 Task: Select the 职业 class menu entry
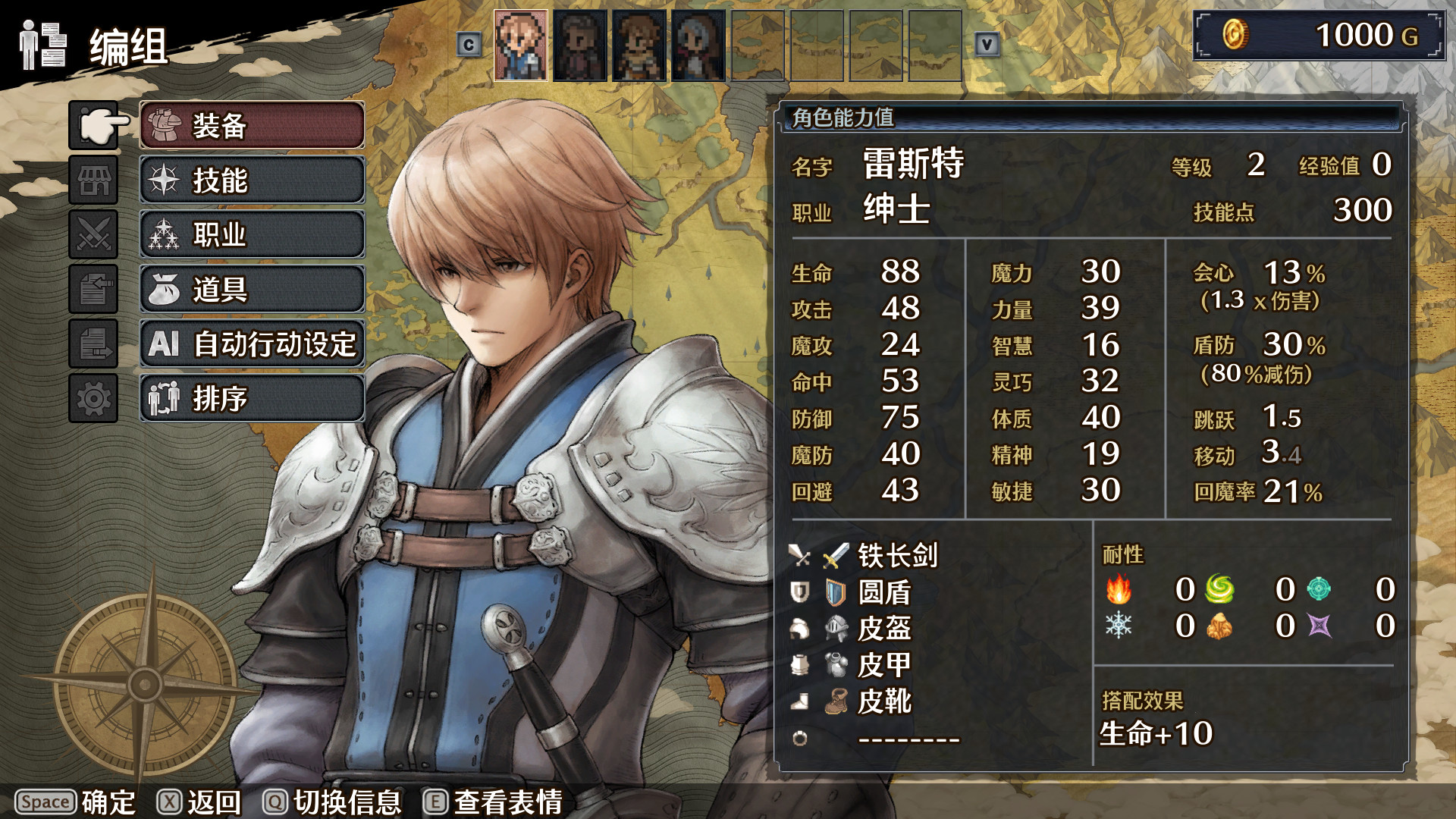click(250, 235)
